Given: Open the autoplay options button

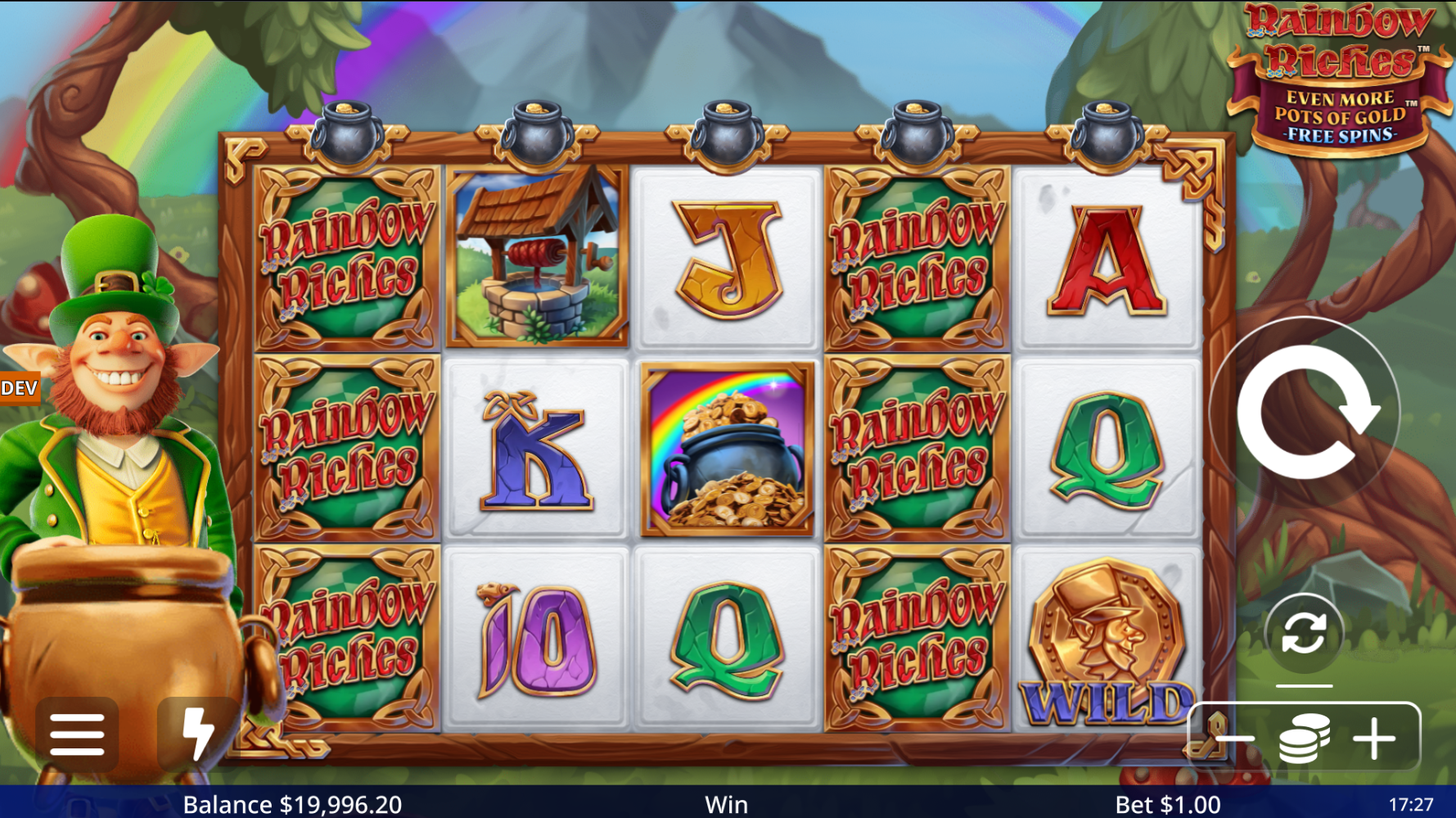Looking at the screenshot, I should pyautogui.click(x=1304, y=634).
